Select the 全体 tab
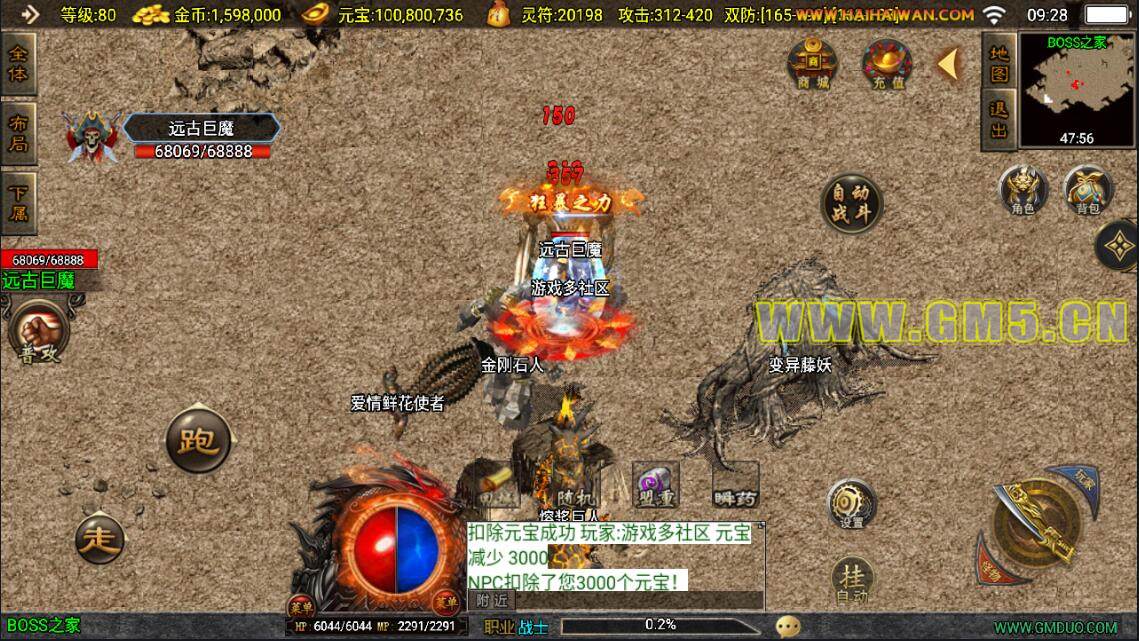Viewport: 1139px width, 641px height. tap(18, 62)
